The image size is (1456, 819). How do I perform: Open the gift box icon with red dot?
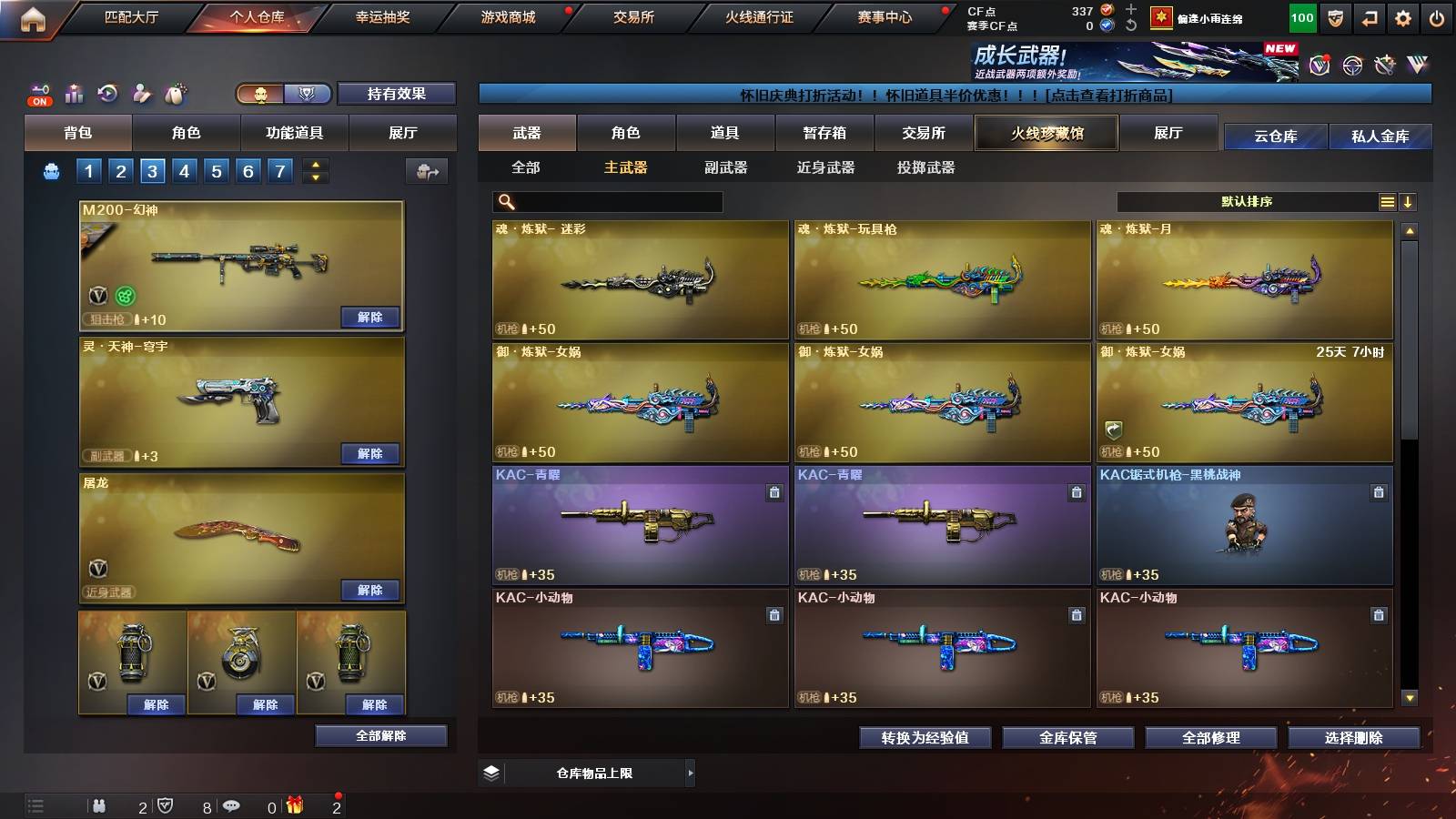tap(293, 805)
